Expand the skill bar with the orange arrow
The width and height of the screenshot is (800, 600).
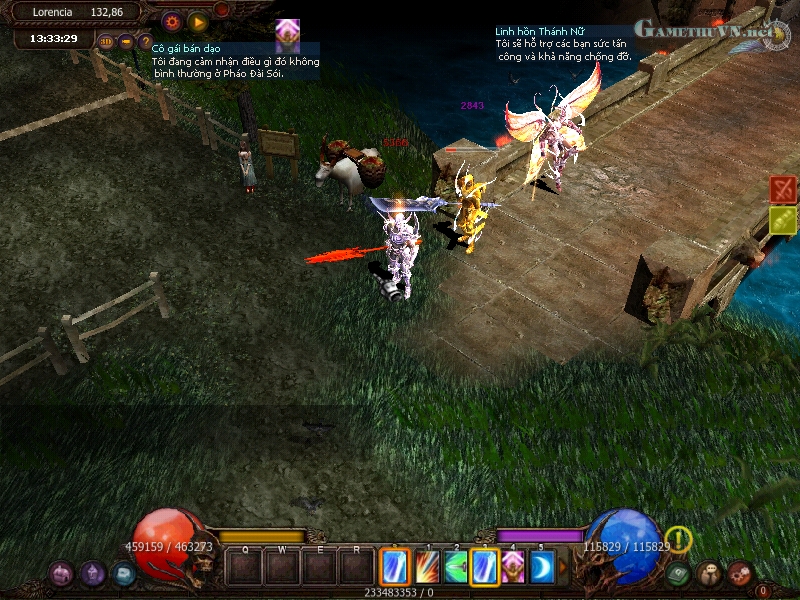[563, 567]
